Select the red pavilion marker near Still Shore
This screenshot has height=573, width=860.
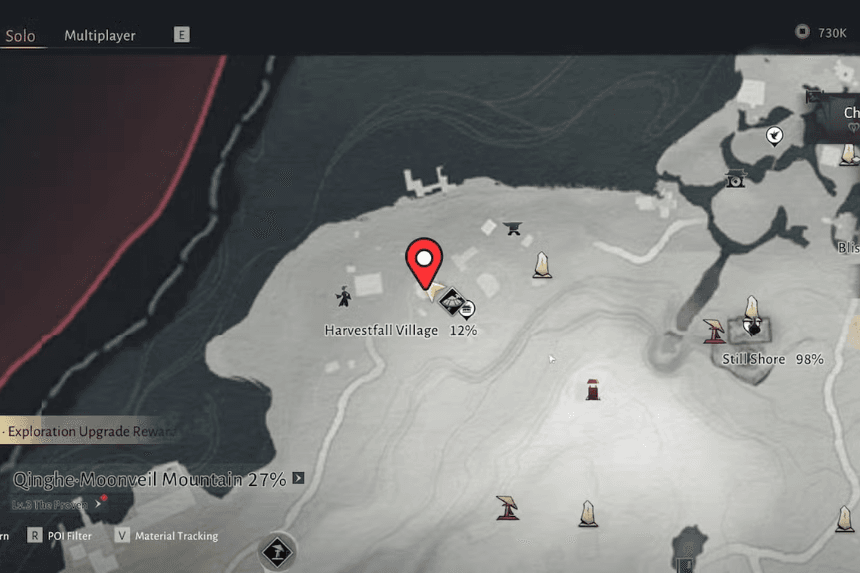coord(714,329)
